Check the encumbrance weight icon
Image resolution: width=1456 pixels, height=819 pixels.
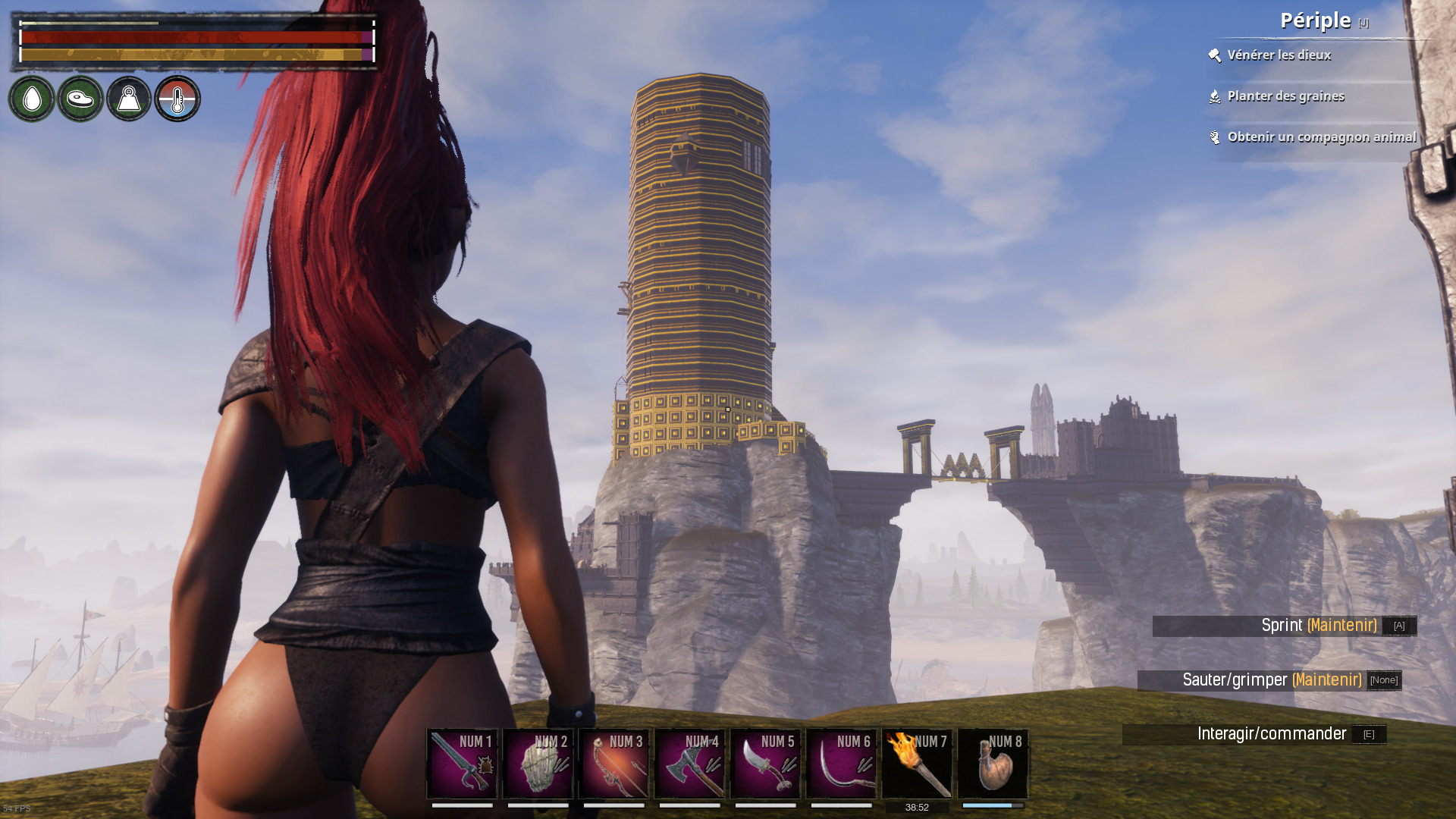click(129, 99)
